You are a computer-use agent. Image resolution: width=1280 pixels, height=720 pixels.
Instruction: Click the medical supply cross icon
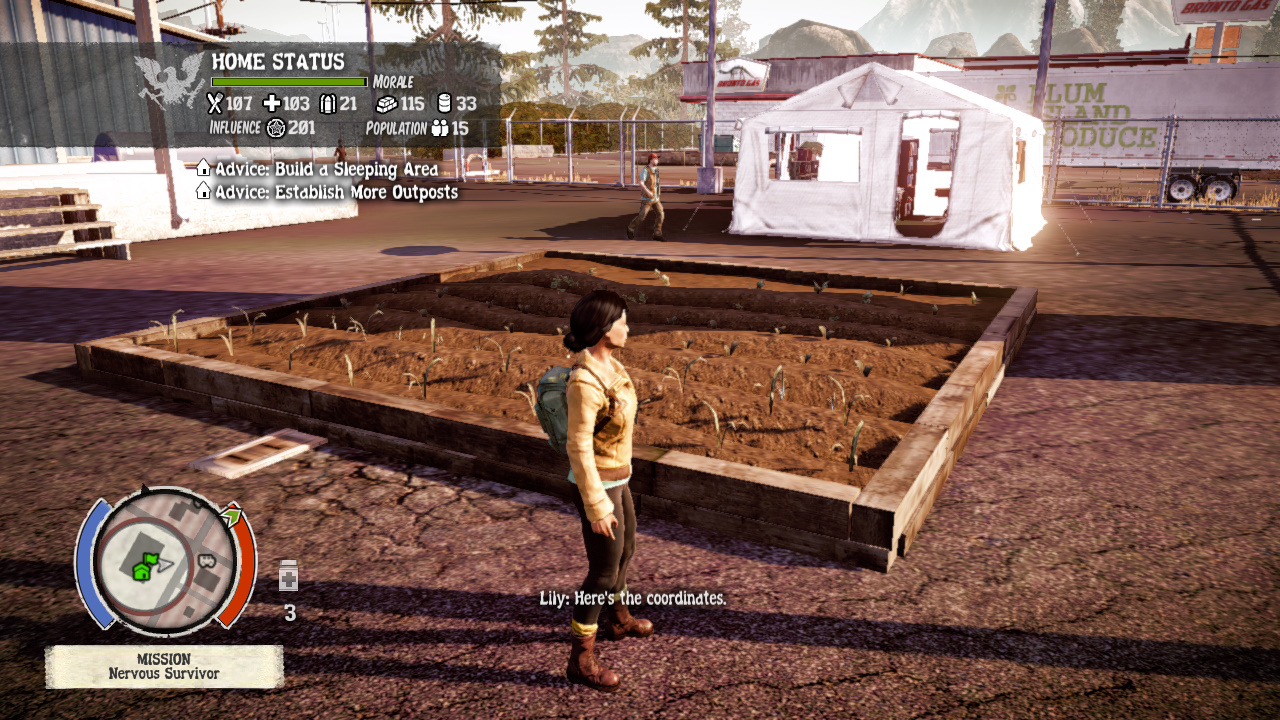click(x=271, y=103)
